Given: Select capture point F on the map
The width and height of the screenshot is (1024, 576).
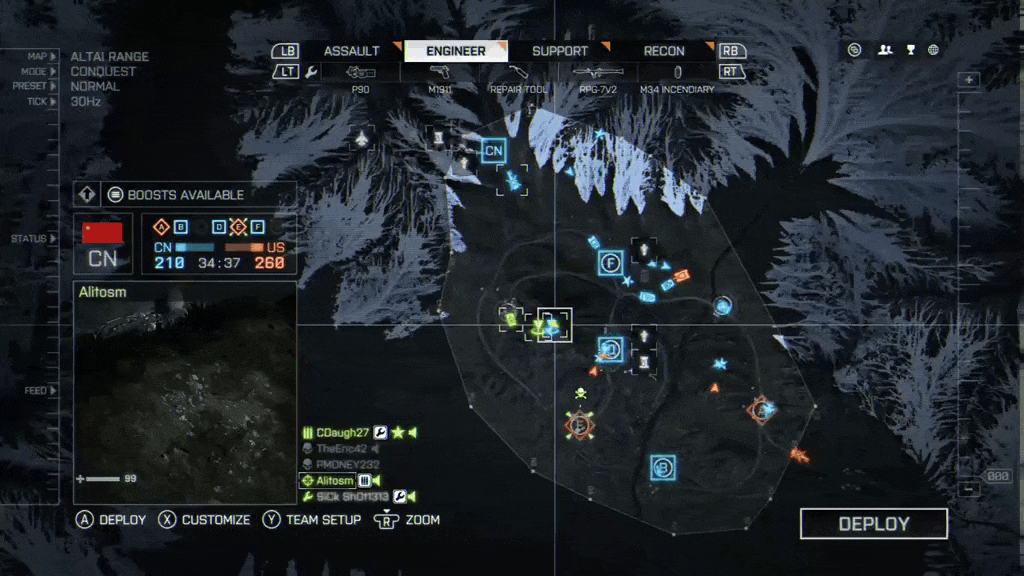Looking at the screenshot, I should tap(611, 263).
